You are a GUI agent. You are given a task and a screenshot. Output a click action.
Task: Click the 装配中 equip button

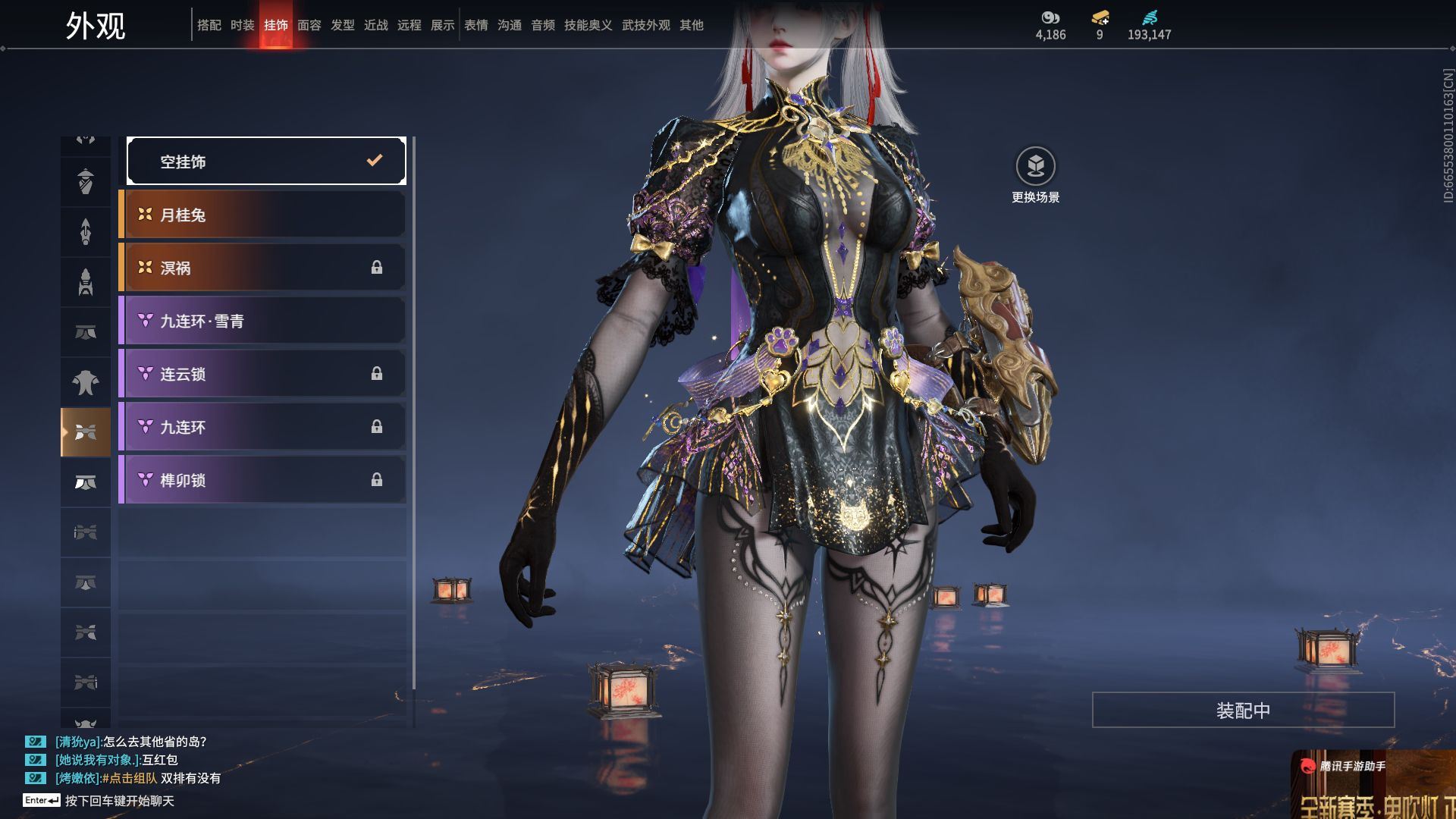coord(1243,710)
